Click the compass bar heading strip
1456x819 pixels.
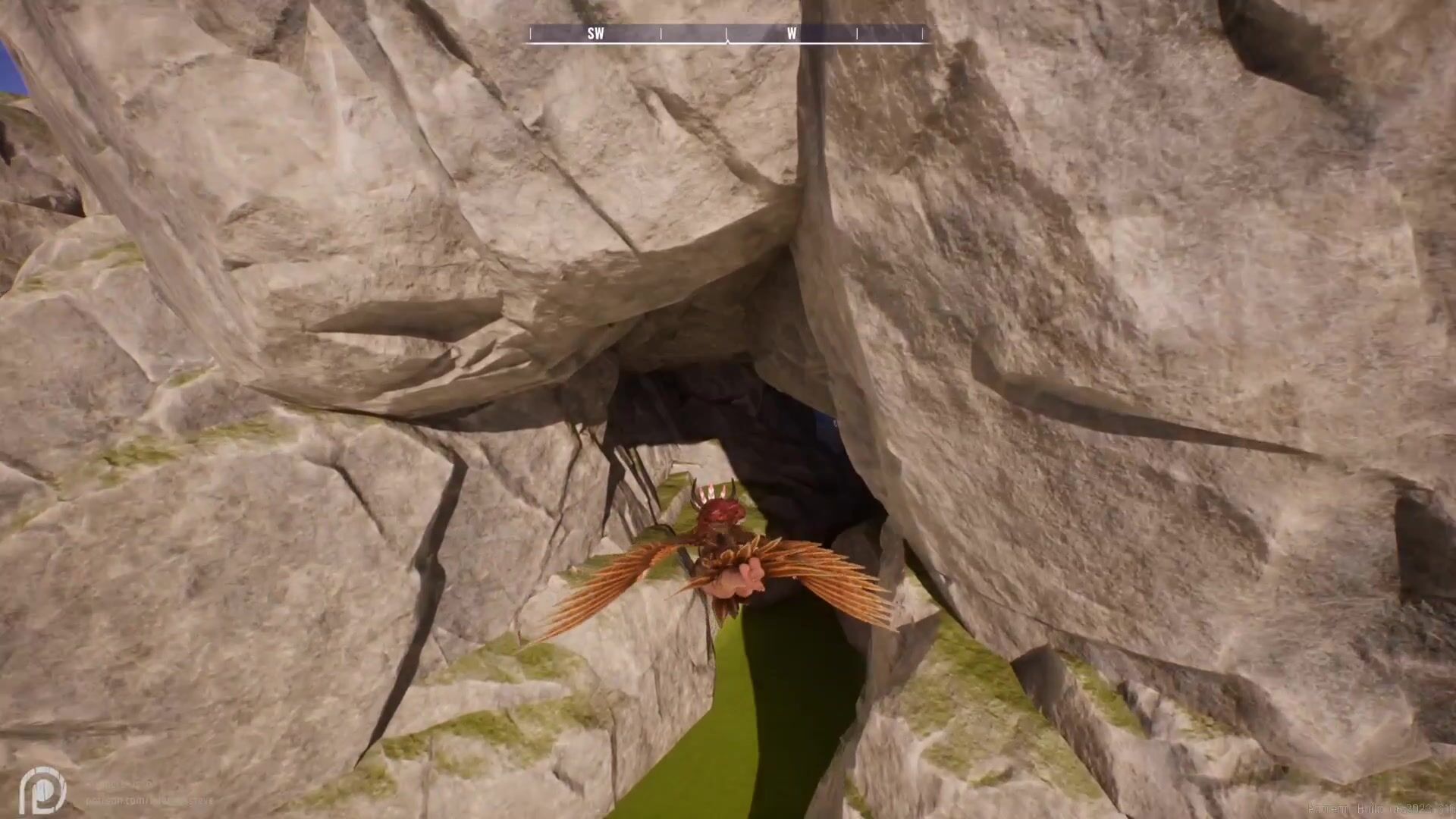[x=726, y=33]
